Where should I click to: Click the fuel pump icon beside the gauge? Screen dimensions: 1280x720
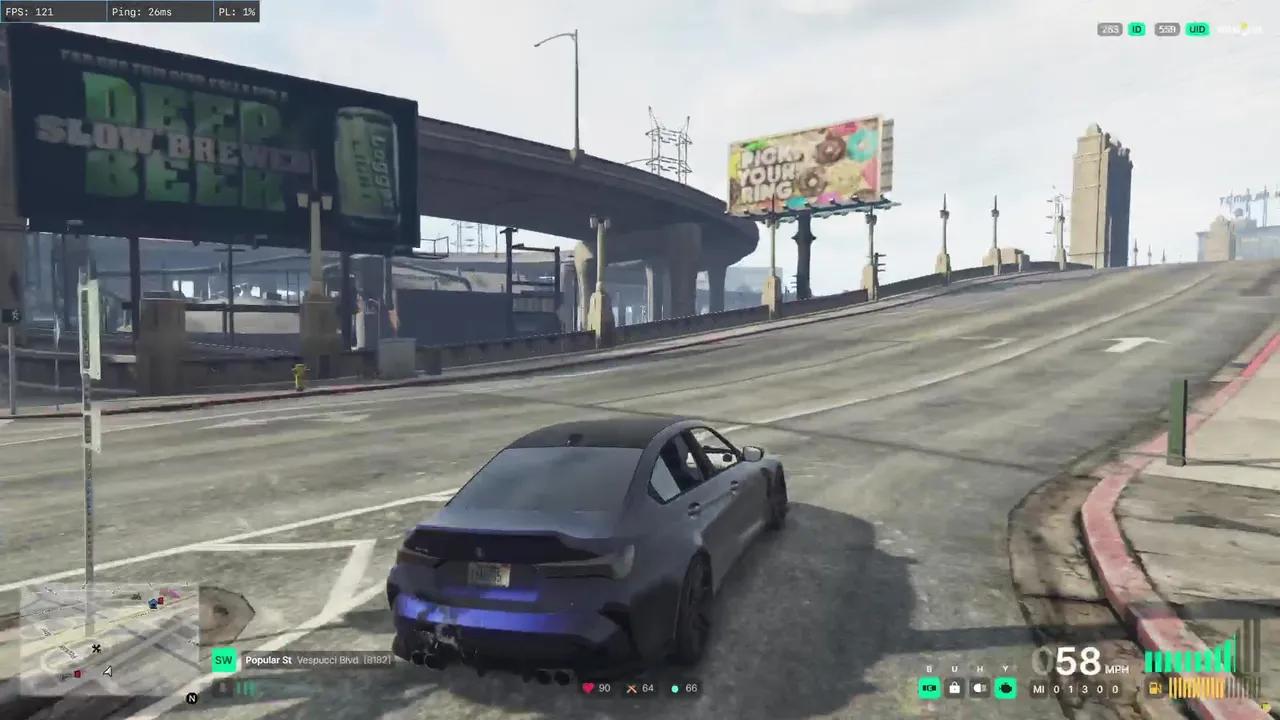(x=1153, y=688)
